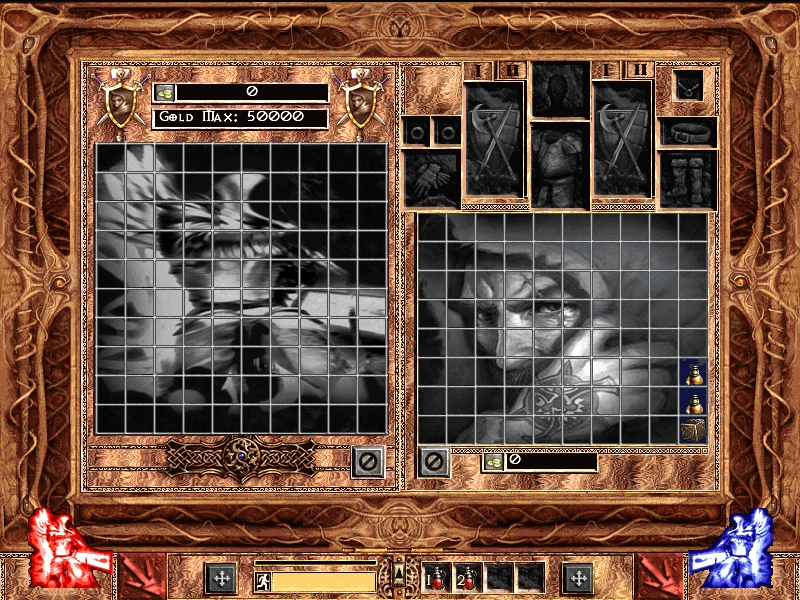
Task: Select the amulet equipment slot
Action: [x=688, y=87]
